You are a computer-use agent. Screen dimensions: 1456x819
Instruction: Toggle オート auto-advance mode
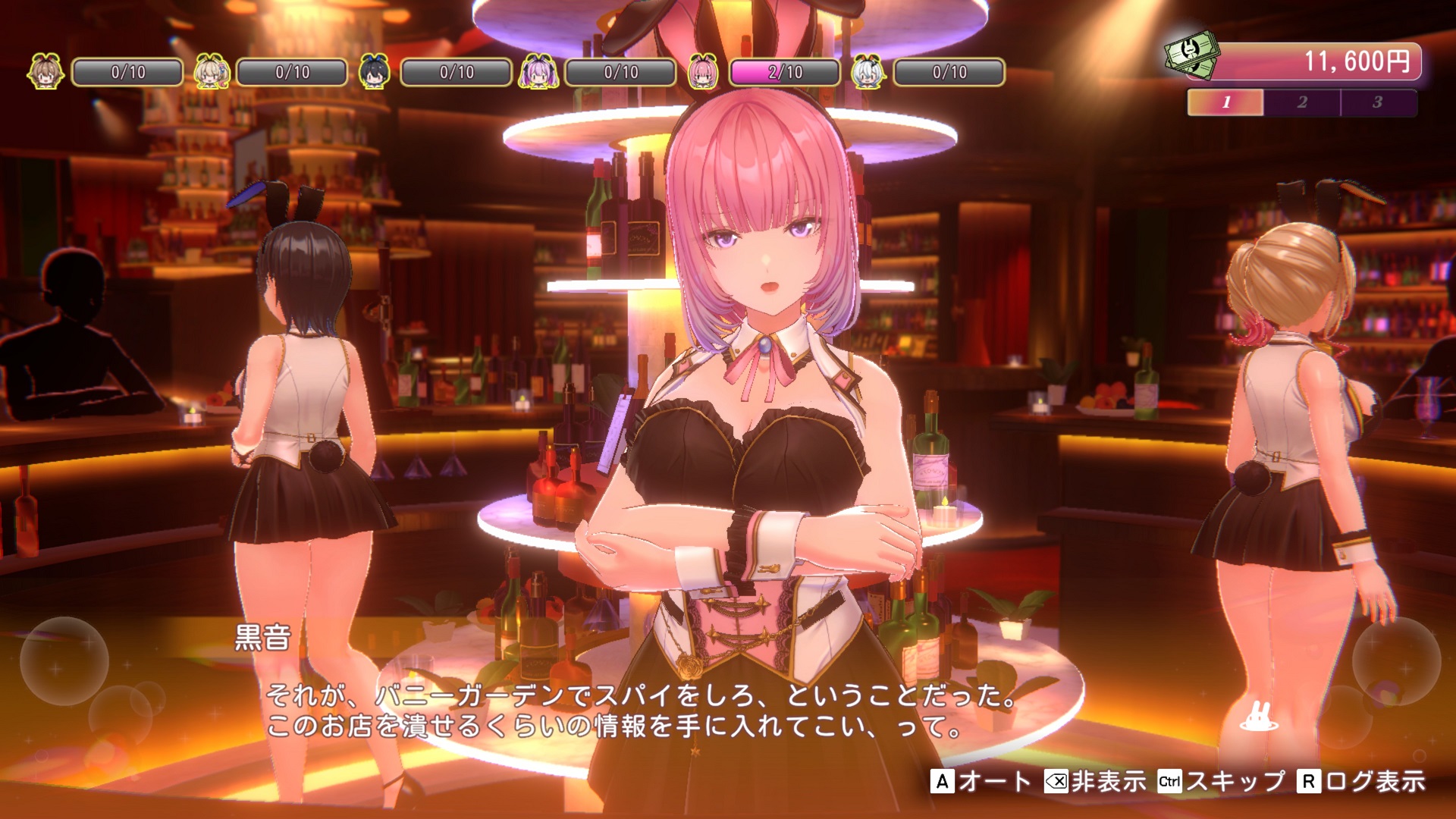coord(981,781)
